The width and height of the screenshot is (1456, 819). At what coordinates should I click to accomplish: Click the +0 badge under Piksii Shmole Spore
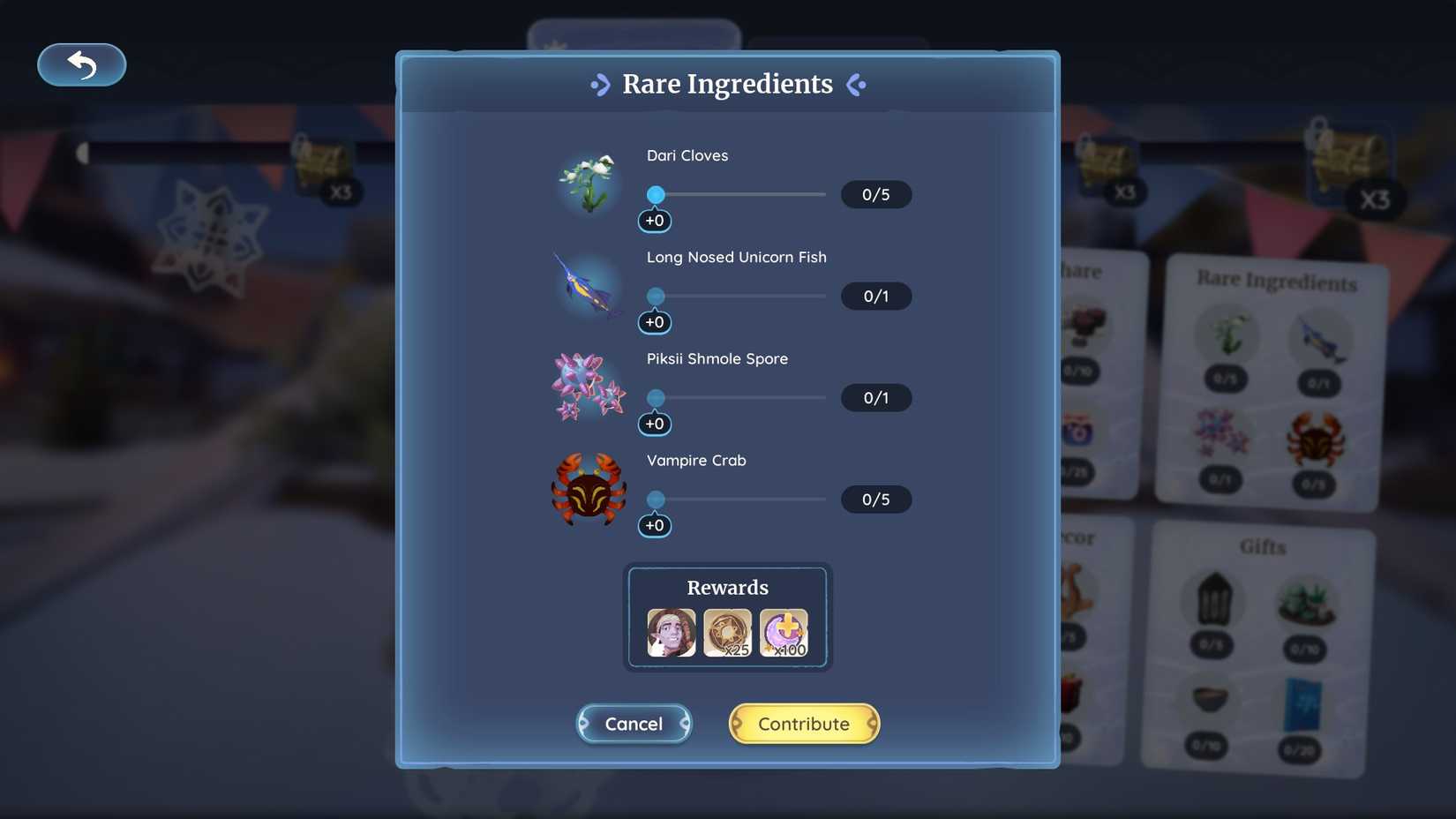pos(655,424)
